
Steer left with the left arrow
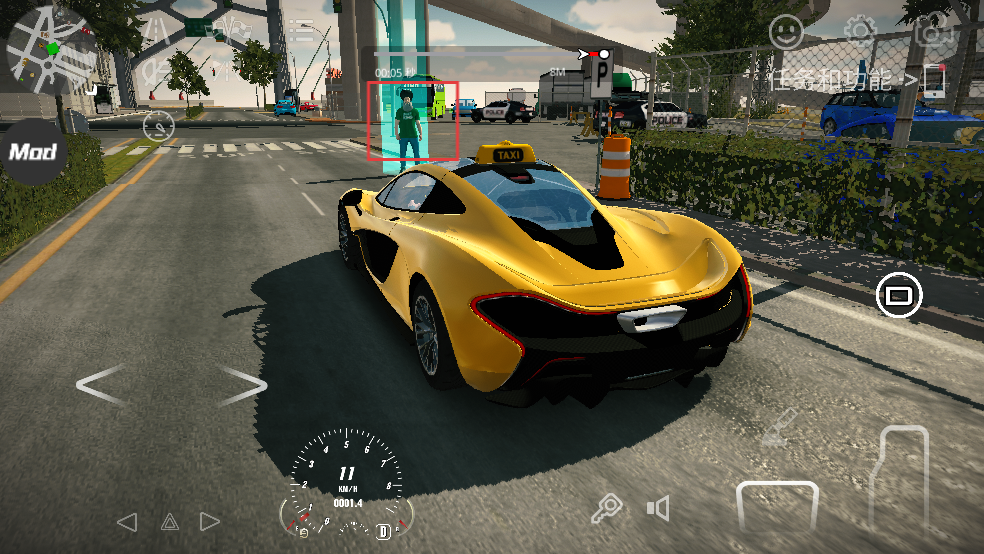point(102,384)
